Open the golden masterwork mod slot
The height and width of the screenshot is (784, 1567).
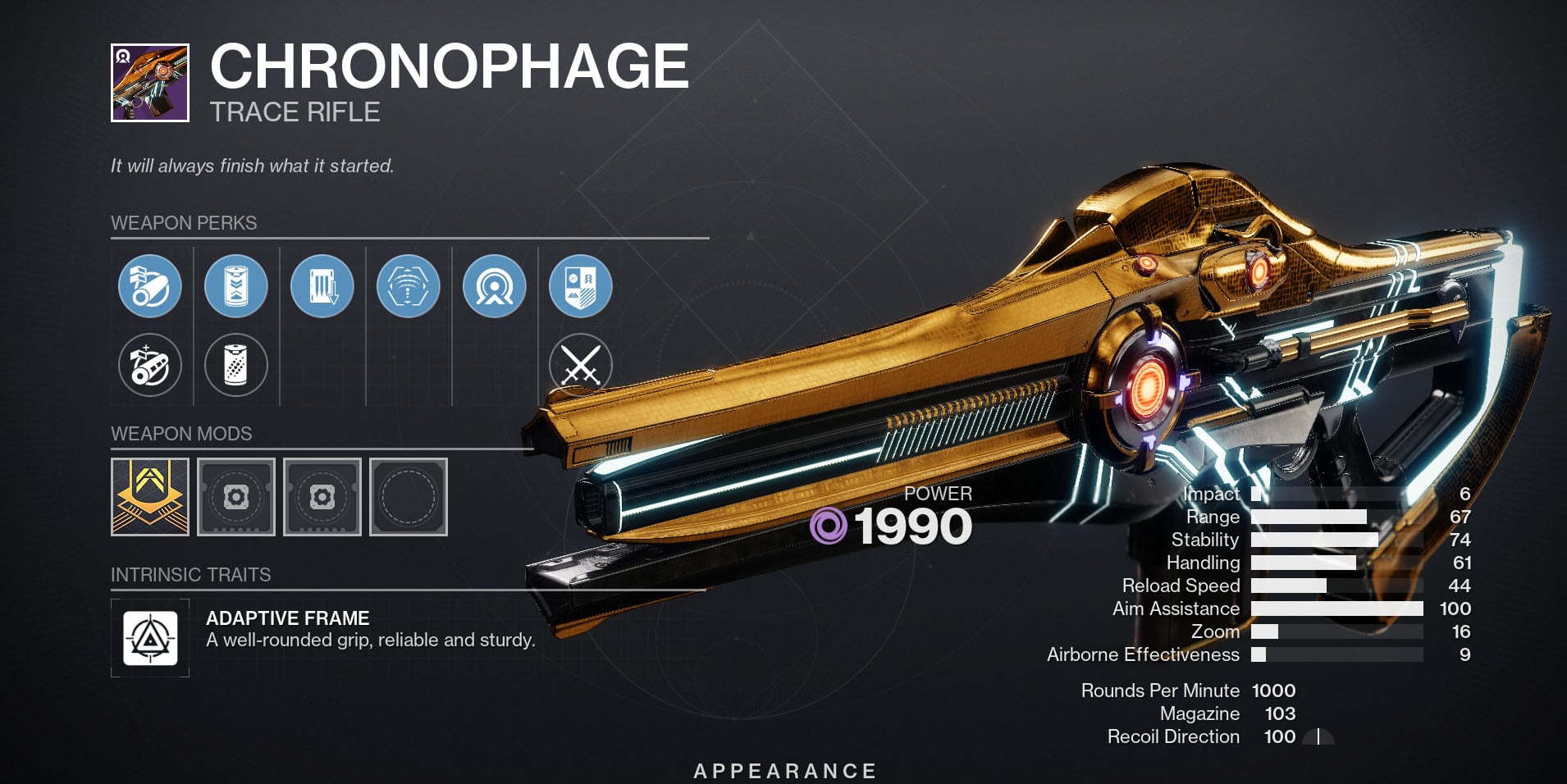point(150,498)
